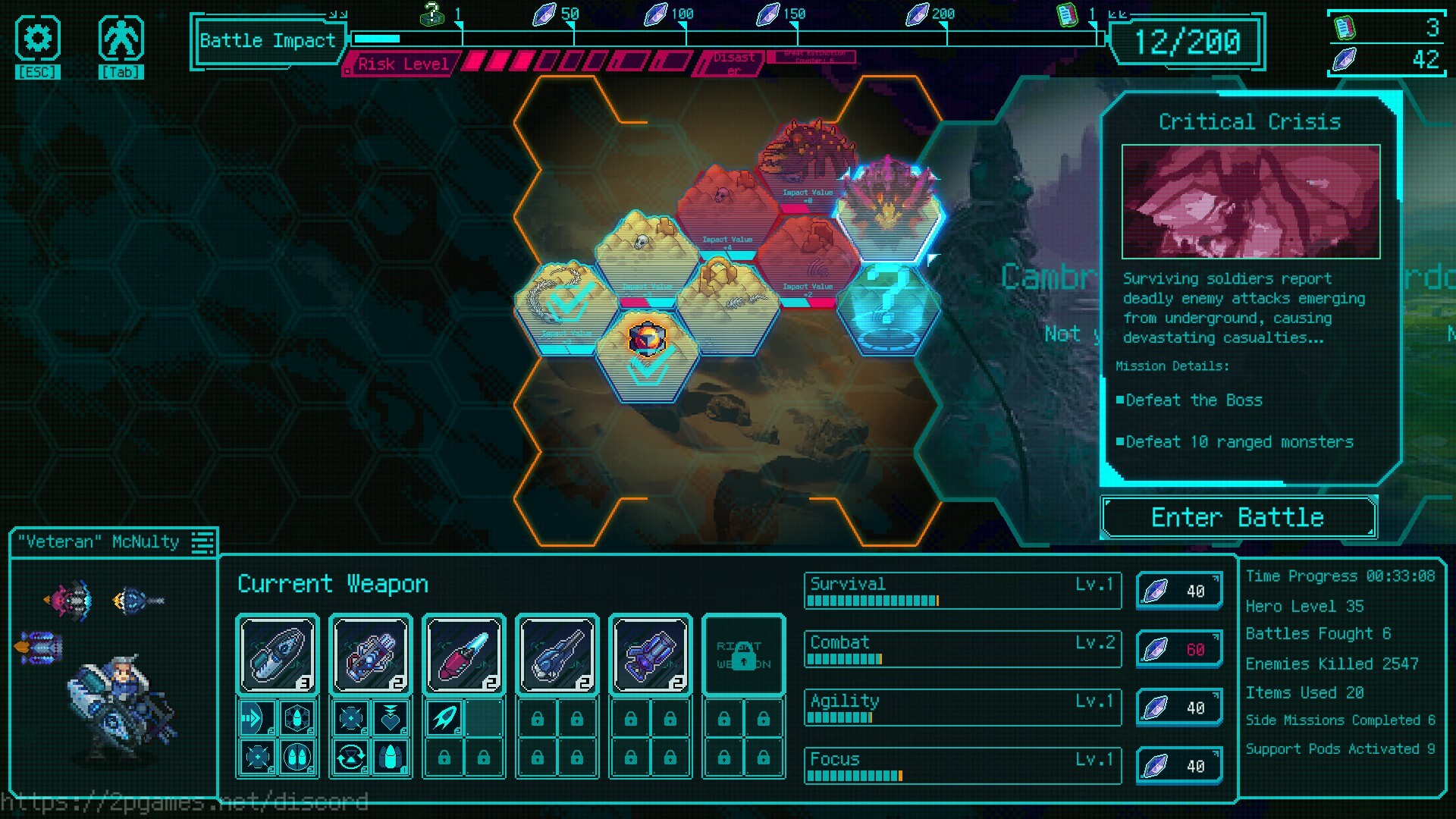Open settings via the gear icon
The height and width of the screenshot is (819, 1456).
(x=37, y=39)
